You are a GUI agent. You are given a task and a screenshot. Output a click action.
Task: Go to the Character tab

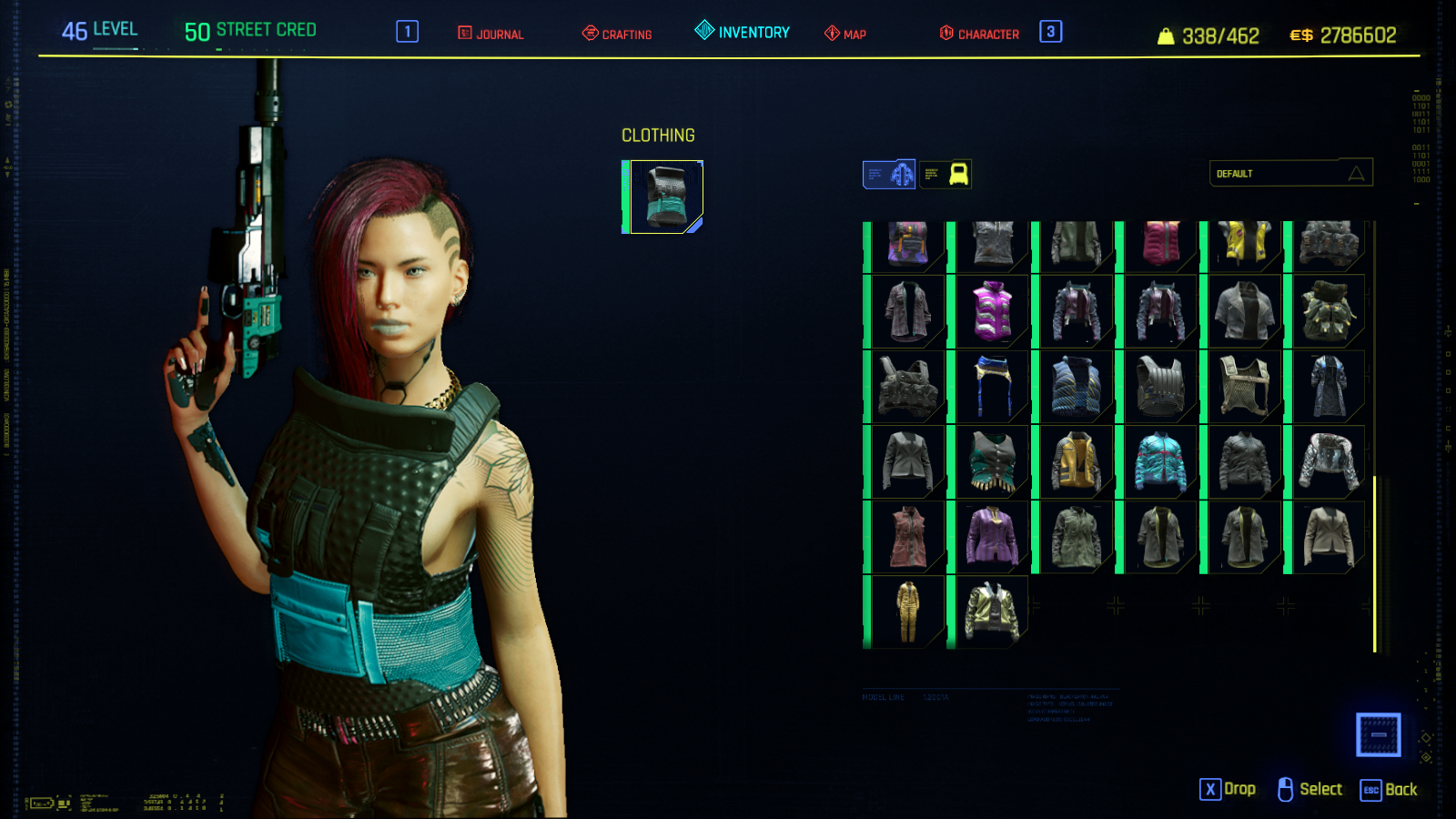(979, 34)
